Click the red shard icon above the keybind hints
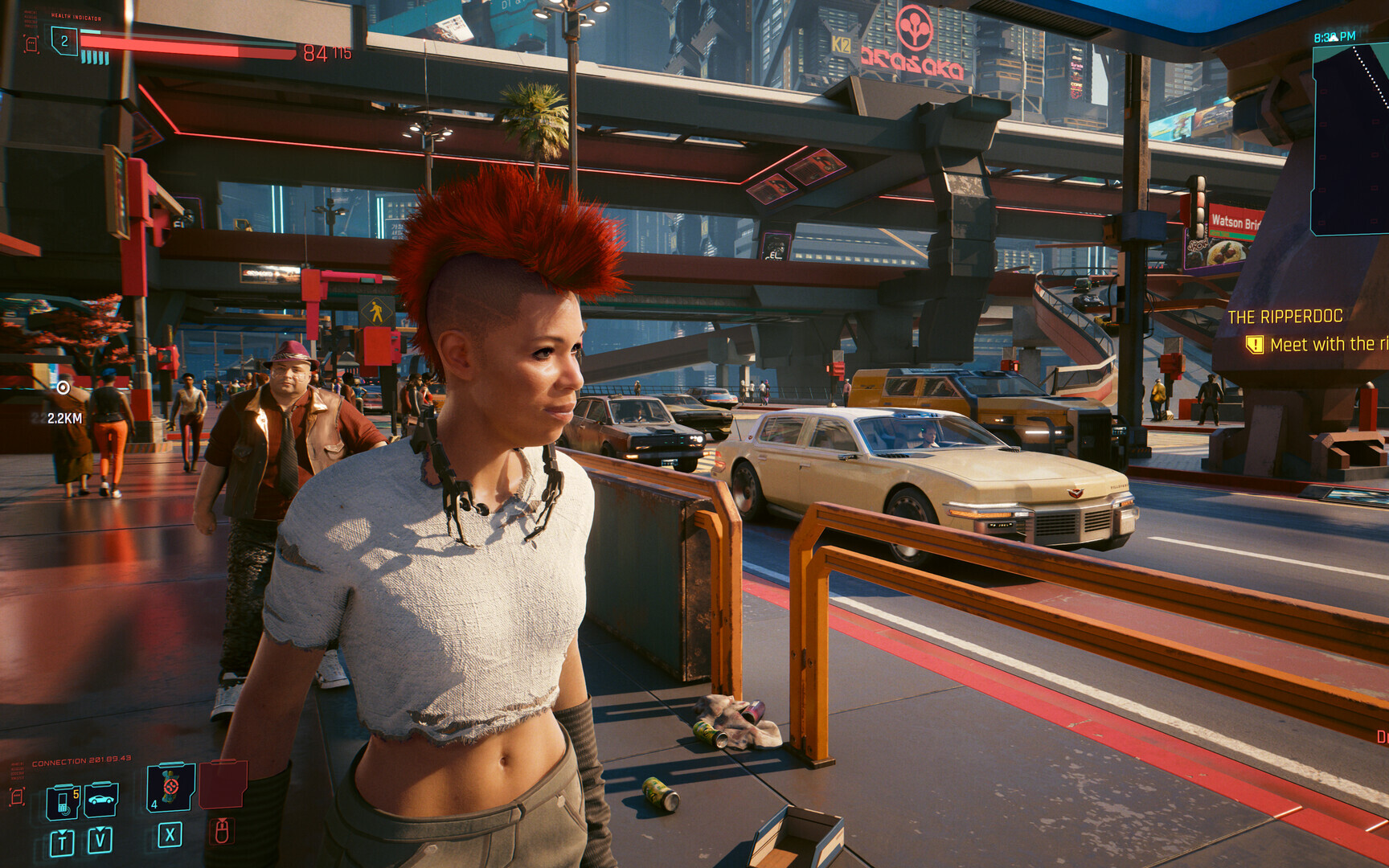The image size is (1389, 868). pos(17,798)
